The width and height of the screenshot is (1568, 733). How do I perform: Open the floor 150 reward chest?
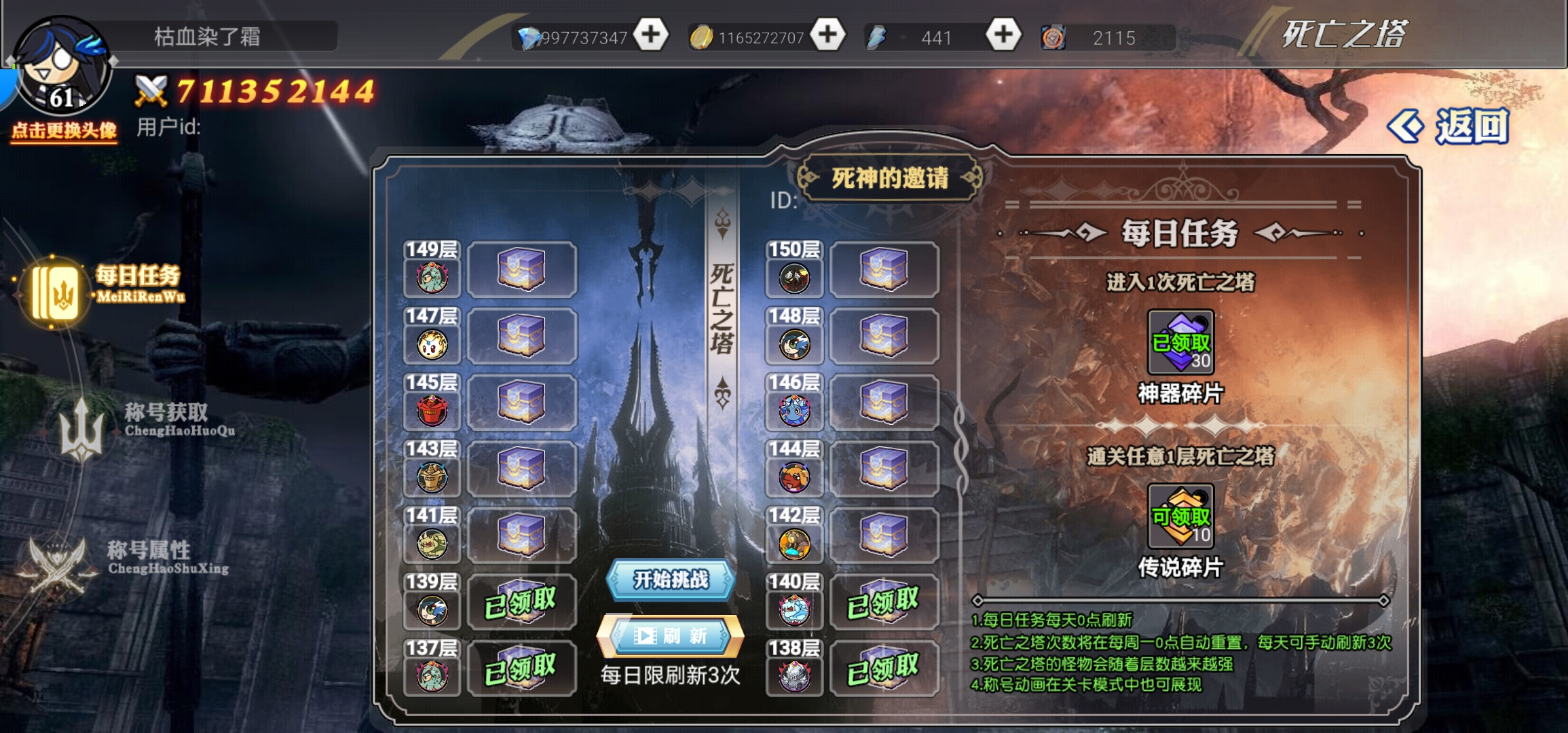pos(884,269)
